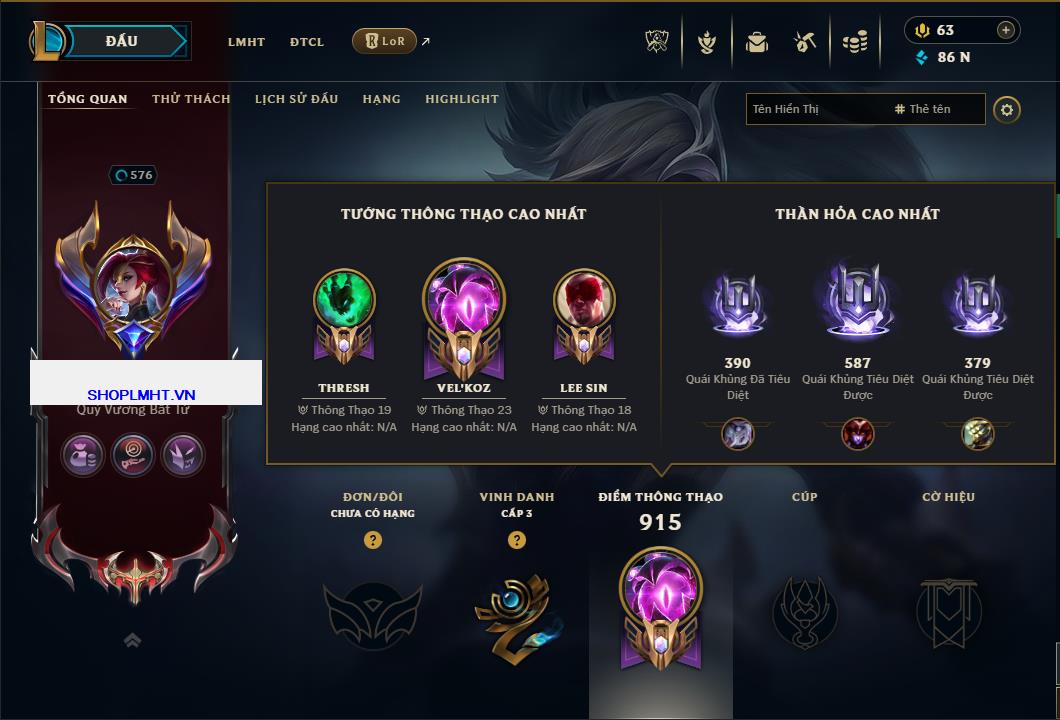Open the LỊCH SỬ ĐẤU tab

click(296, 99)
